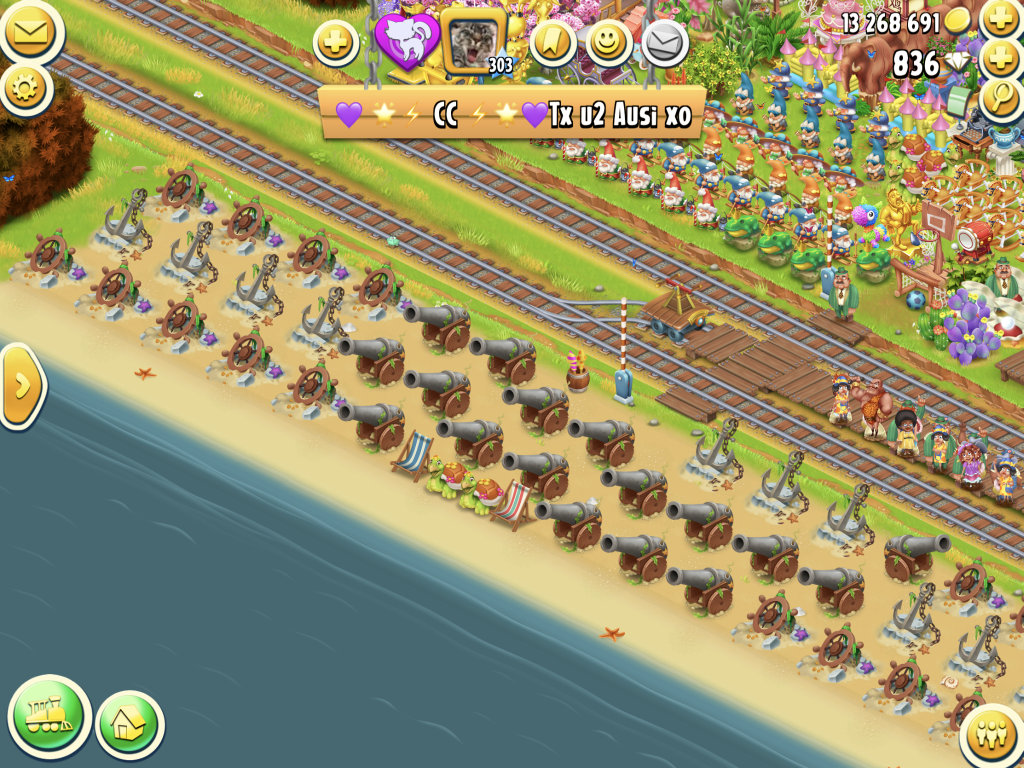Return home with the green house button

click(x=129, y=724)
